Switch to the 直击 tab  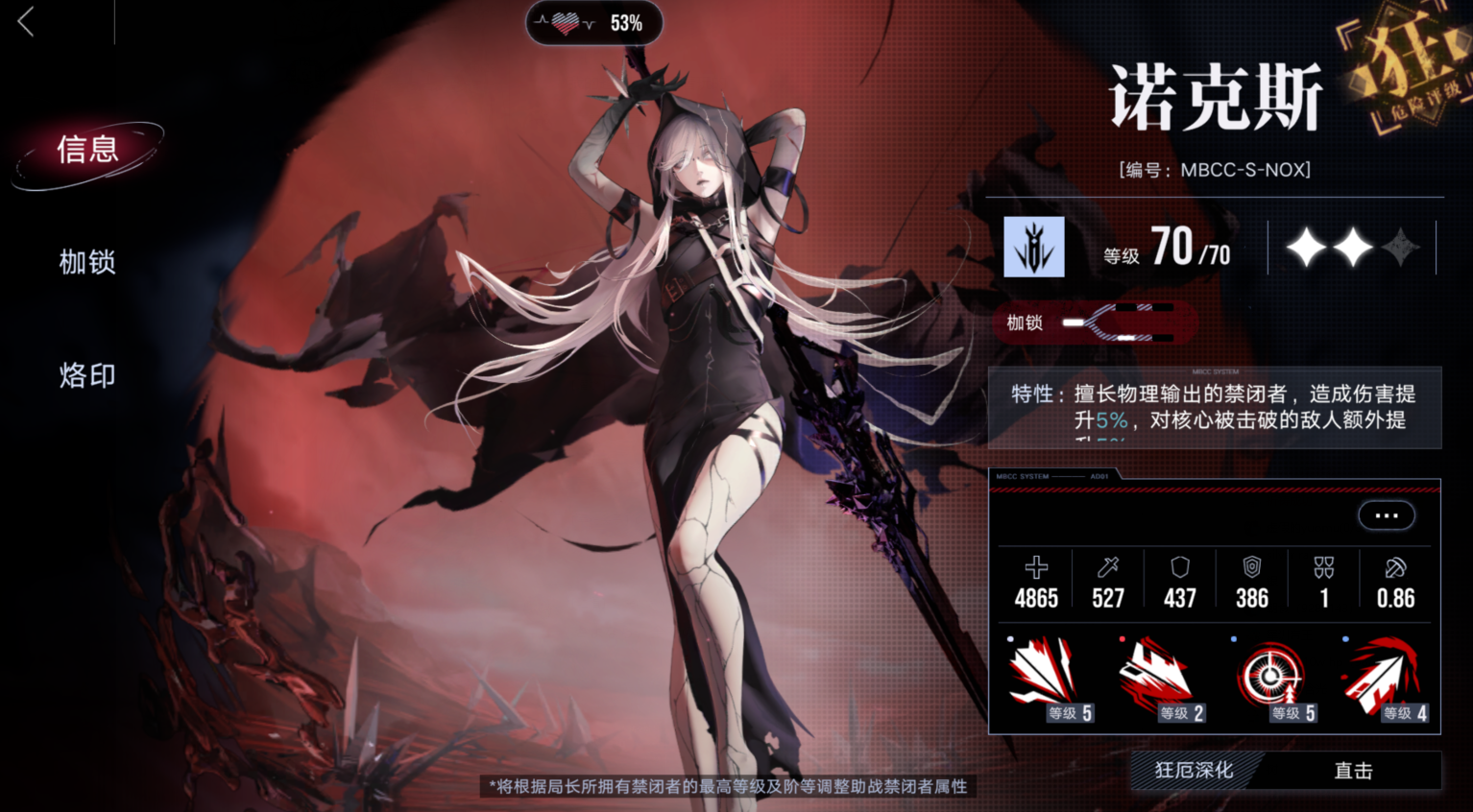pos(1353,771)
